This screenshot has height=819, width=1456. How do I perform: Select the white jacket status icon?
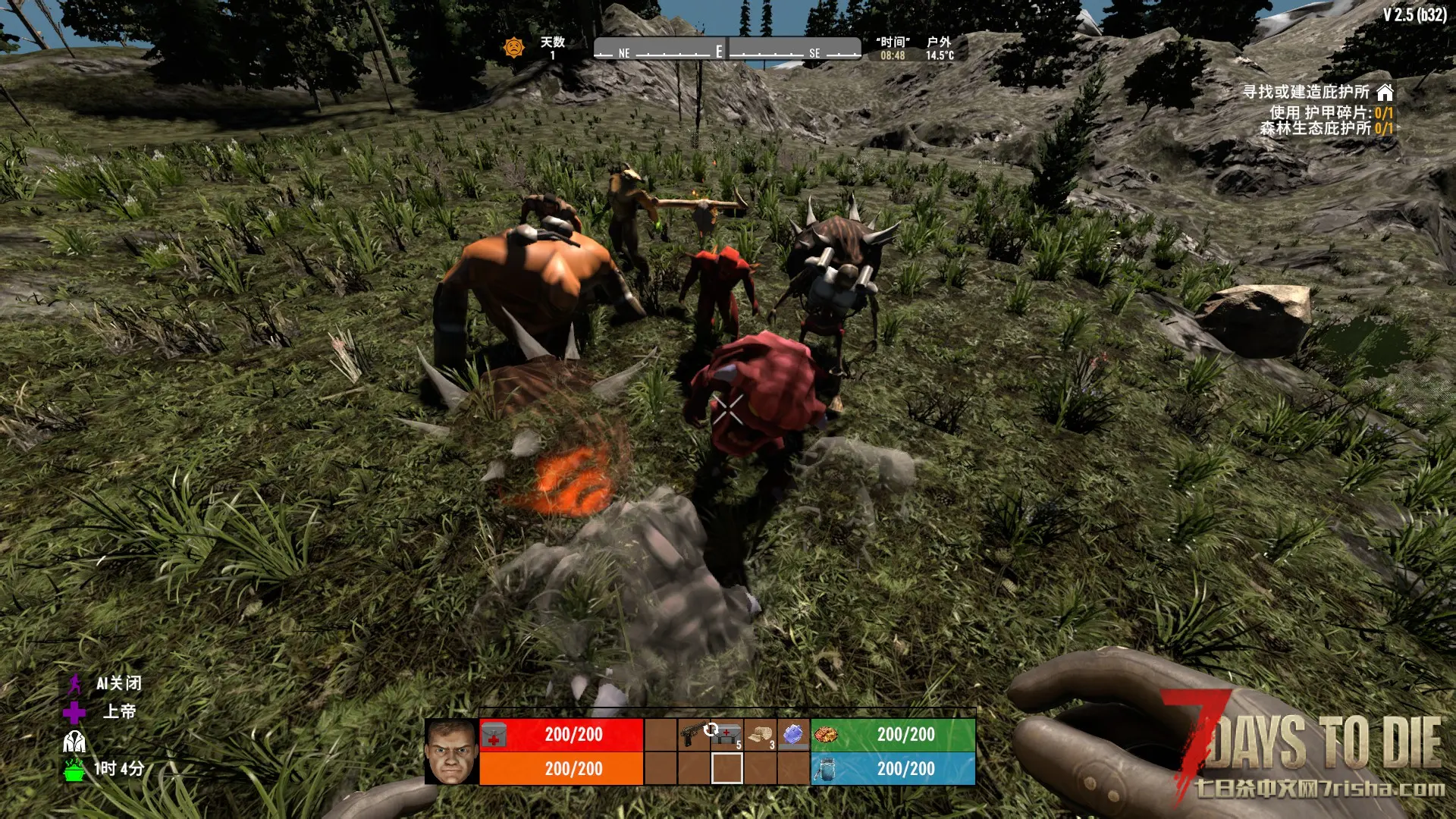[x=74, y=741]
